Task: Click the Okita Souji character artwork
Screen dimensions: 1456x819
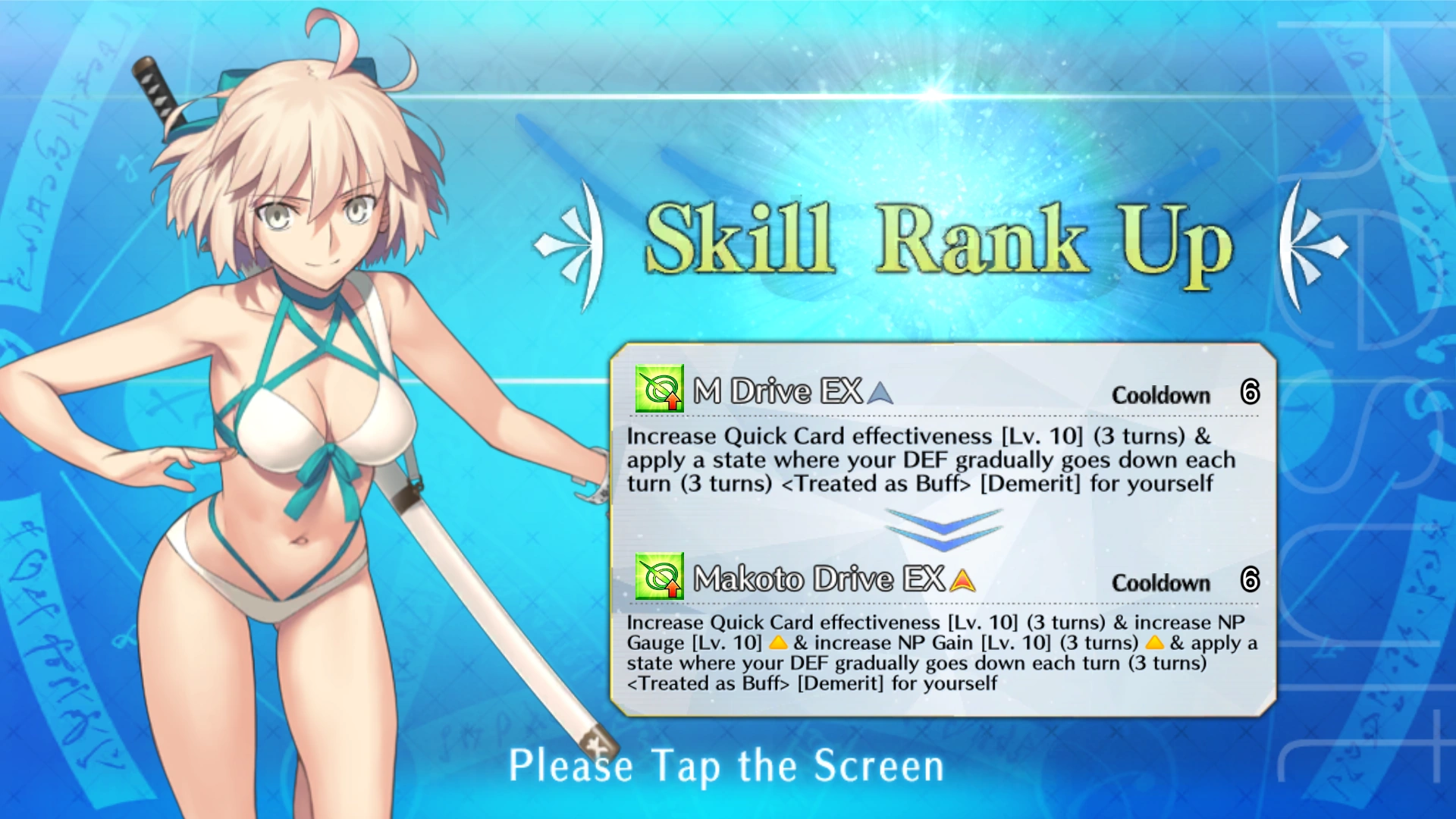Action: (303, 379)
